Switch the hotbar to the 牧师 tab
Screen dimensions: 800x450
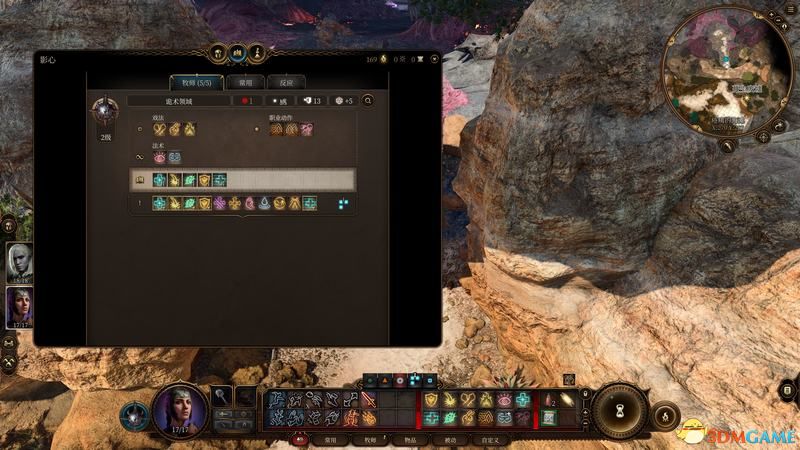[370, 439]
